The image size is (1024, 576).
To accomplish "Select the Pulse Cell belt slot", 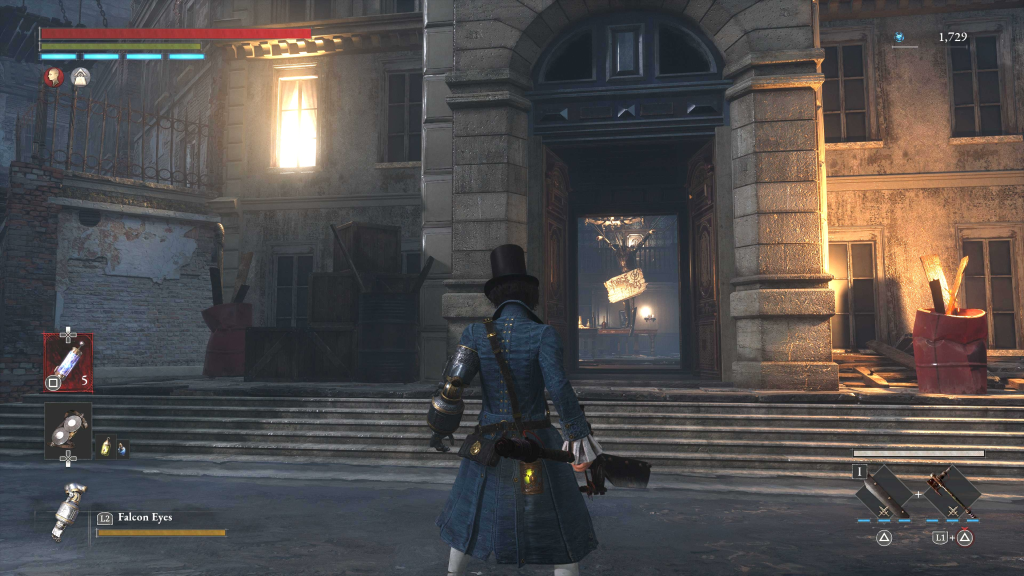I will click(x=68, y=361).
